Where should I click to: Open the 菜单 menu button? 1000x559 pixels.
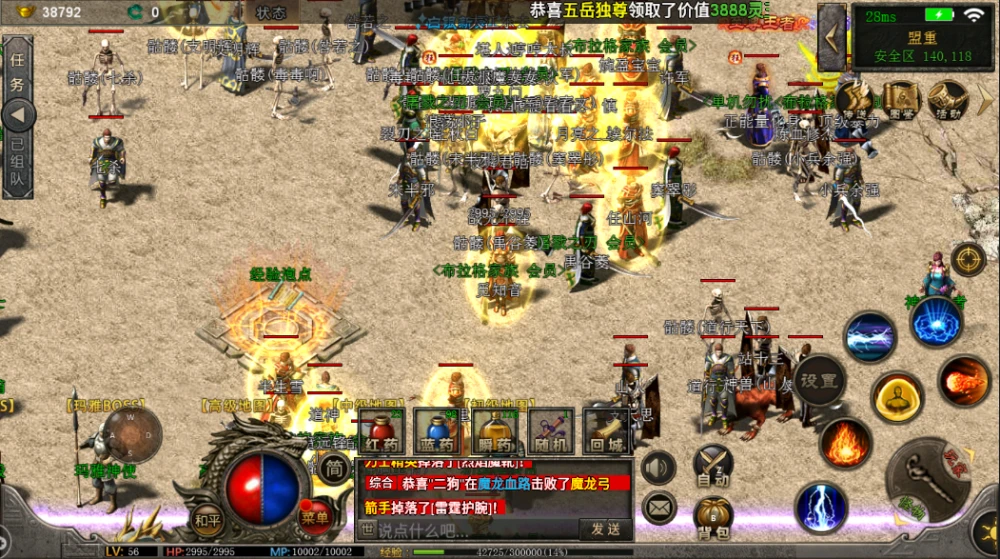(x=315, y=517)
